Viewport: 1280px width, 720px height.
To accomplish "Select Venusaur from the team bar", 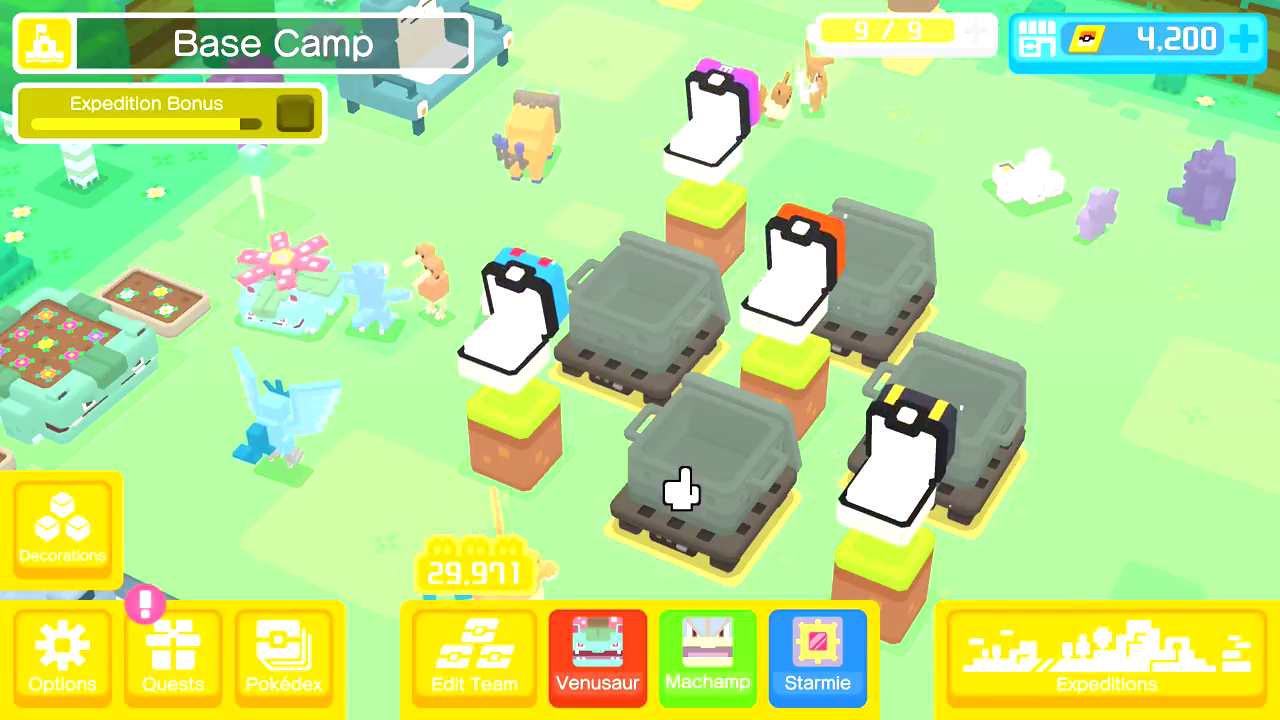I will (x=597, y=657).
